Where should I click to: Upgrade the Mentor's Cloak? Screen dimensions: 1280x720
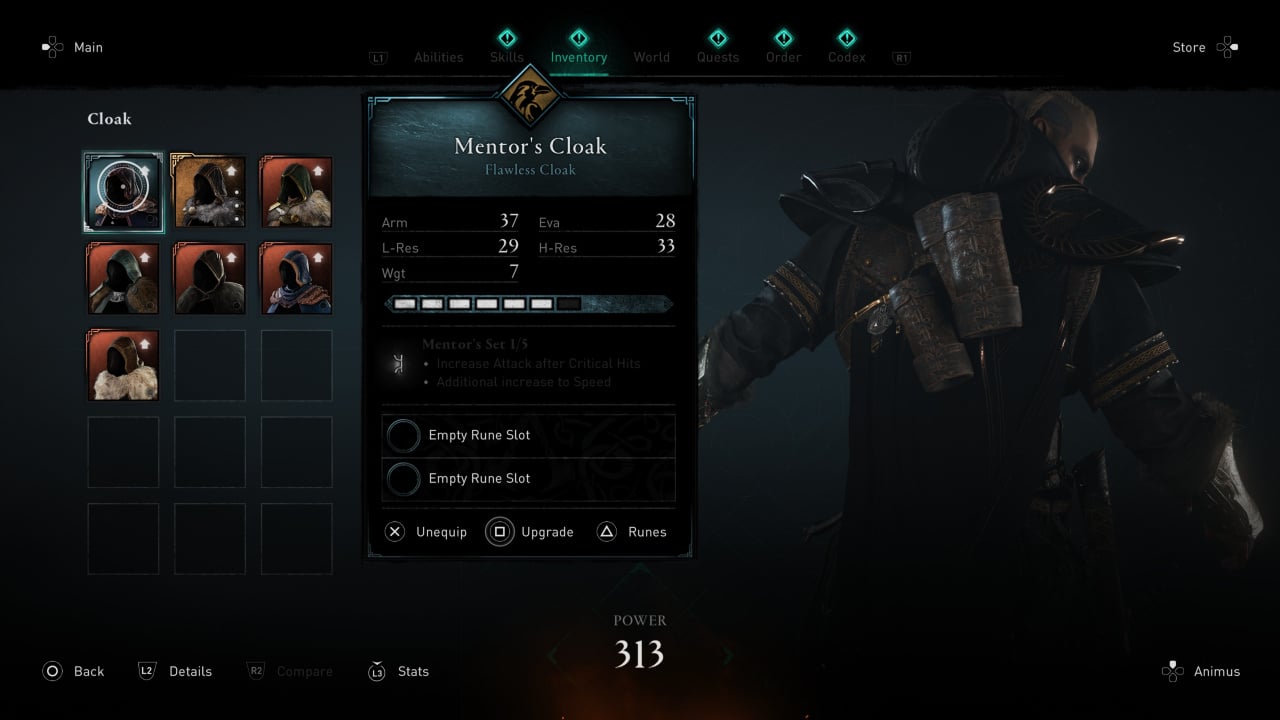pyautogui.click(x=531, y=532)
